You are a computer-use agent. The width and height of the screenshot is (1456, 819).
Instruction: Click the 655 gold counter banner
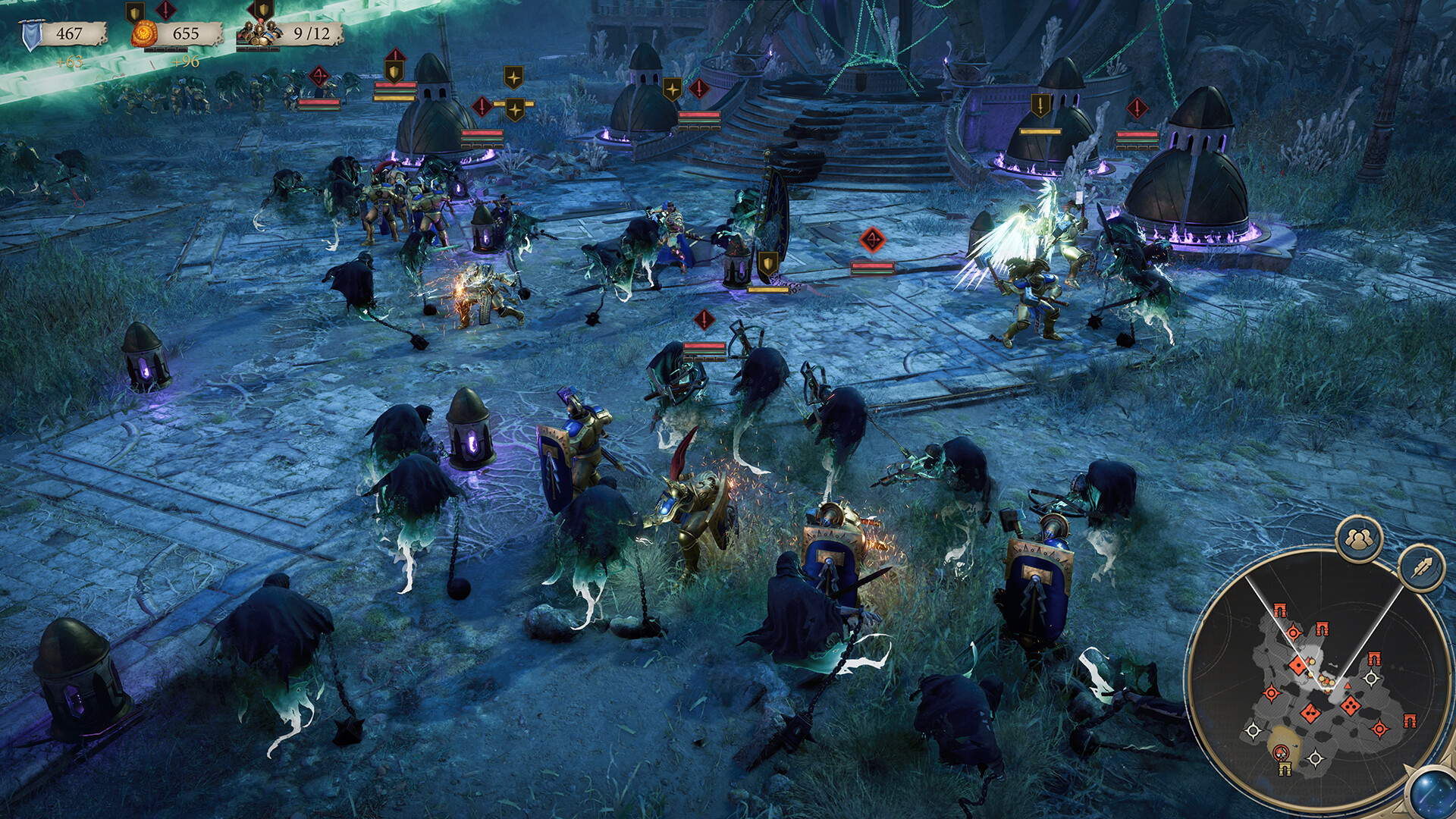click(187, 33)
